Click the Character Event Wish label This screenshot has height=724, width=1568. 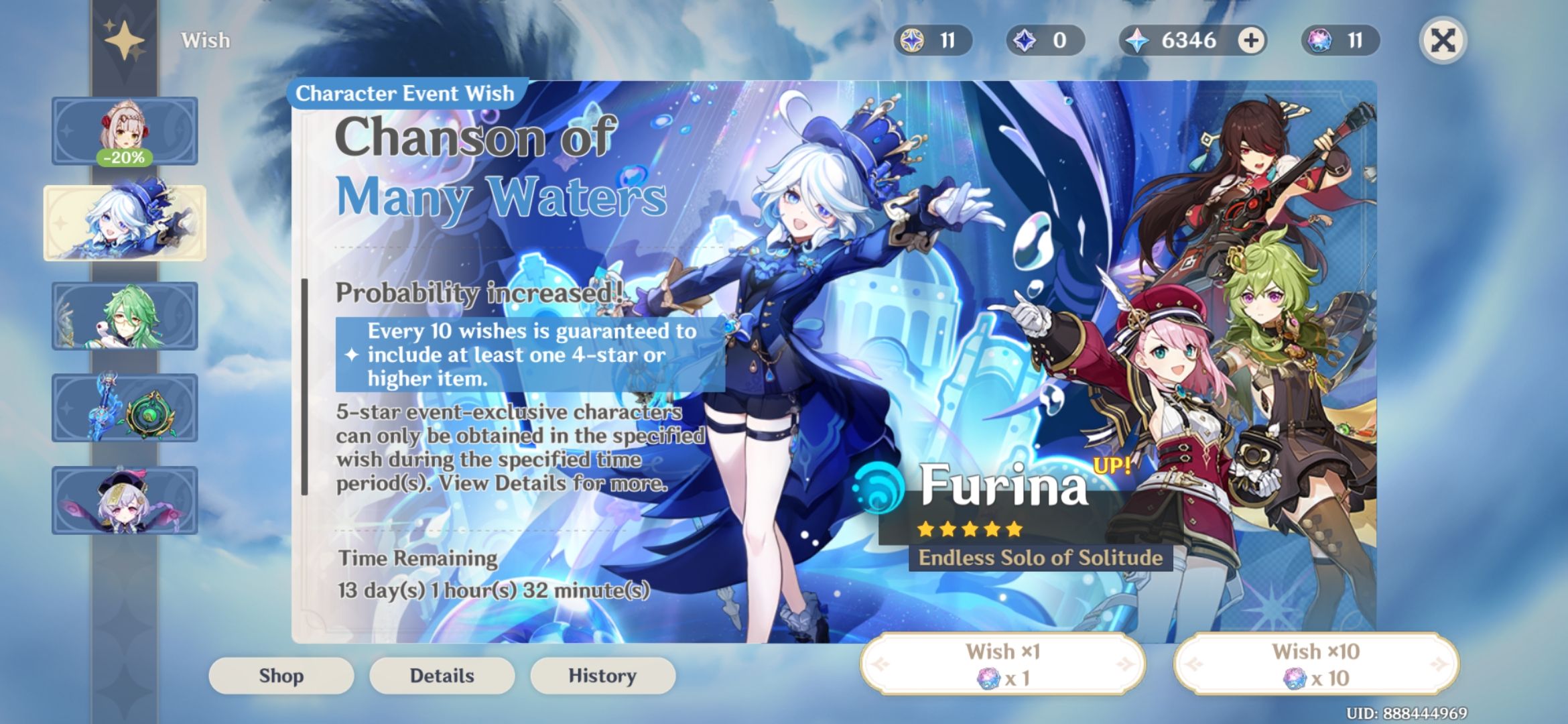coord(405,93)
